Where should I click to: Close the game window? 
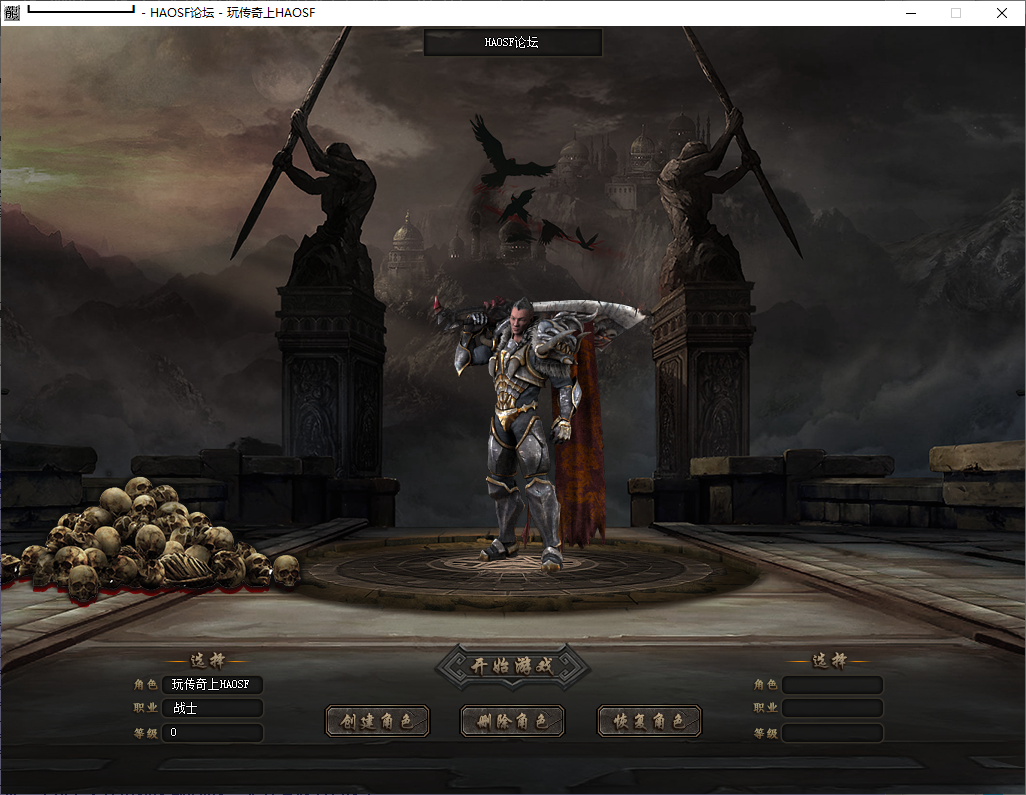(1002, 13)
